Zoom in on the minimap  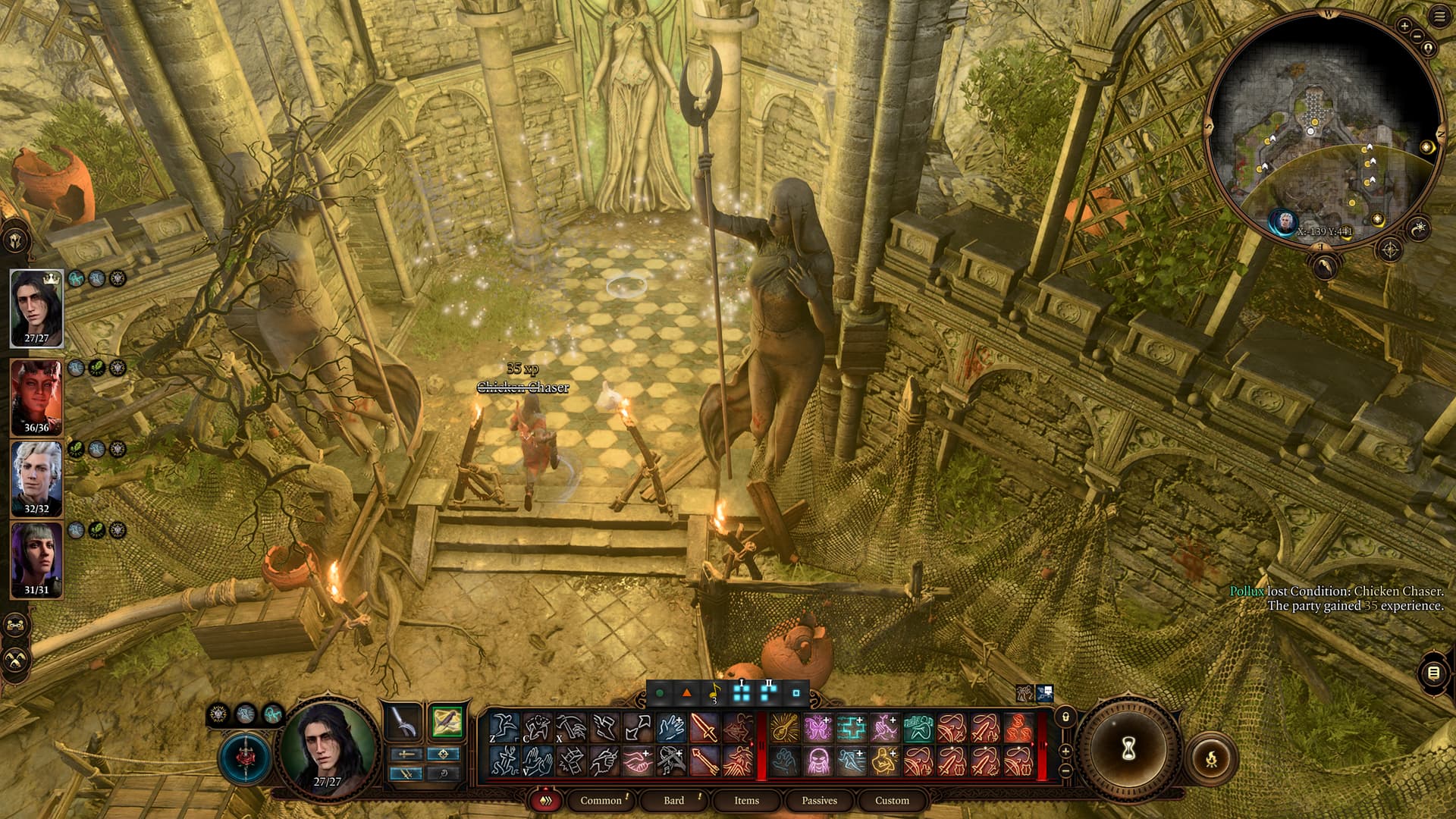click(1404, 26)
